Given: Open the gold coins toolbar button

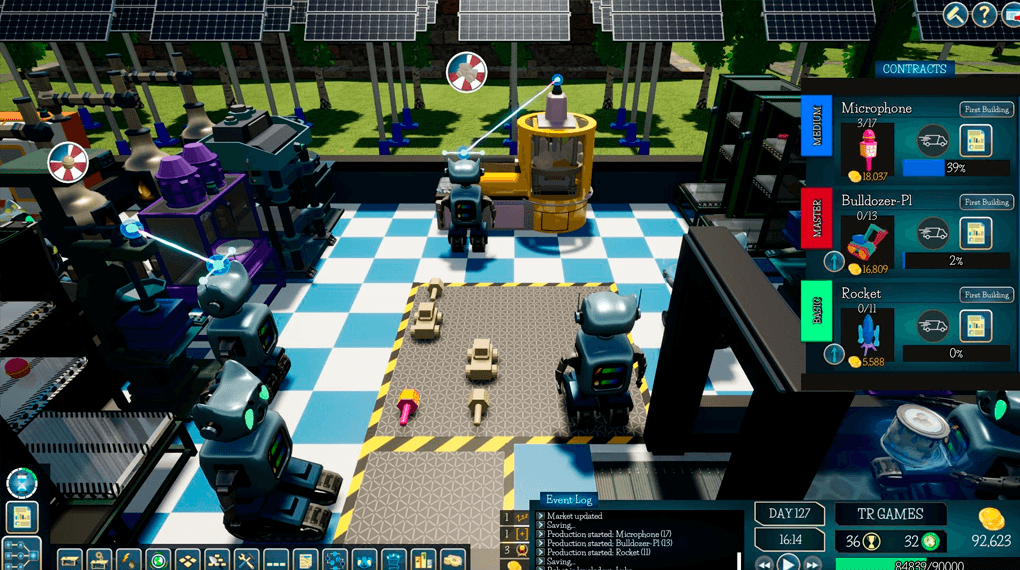Looking at the screenshot, I should (x=455, y=560).
